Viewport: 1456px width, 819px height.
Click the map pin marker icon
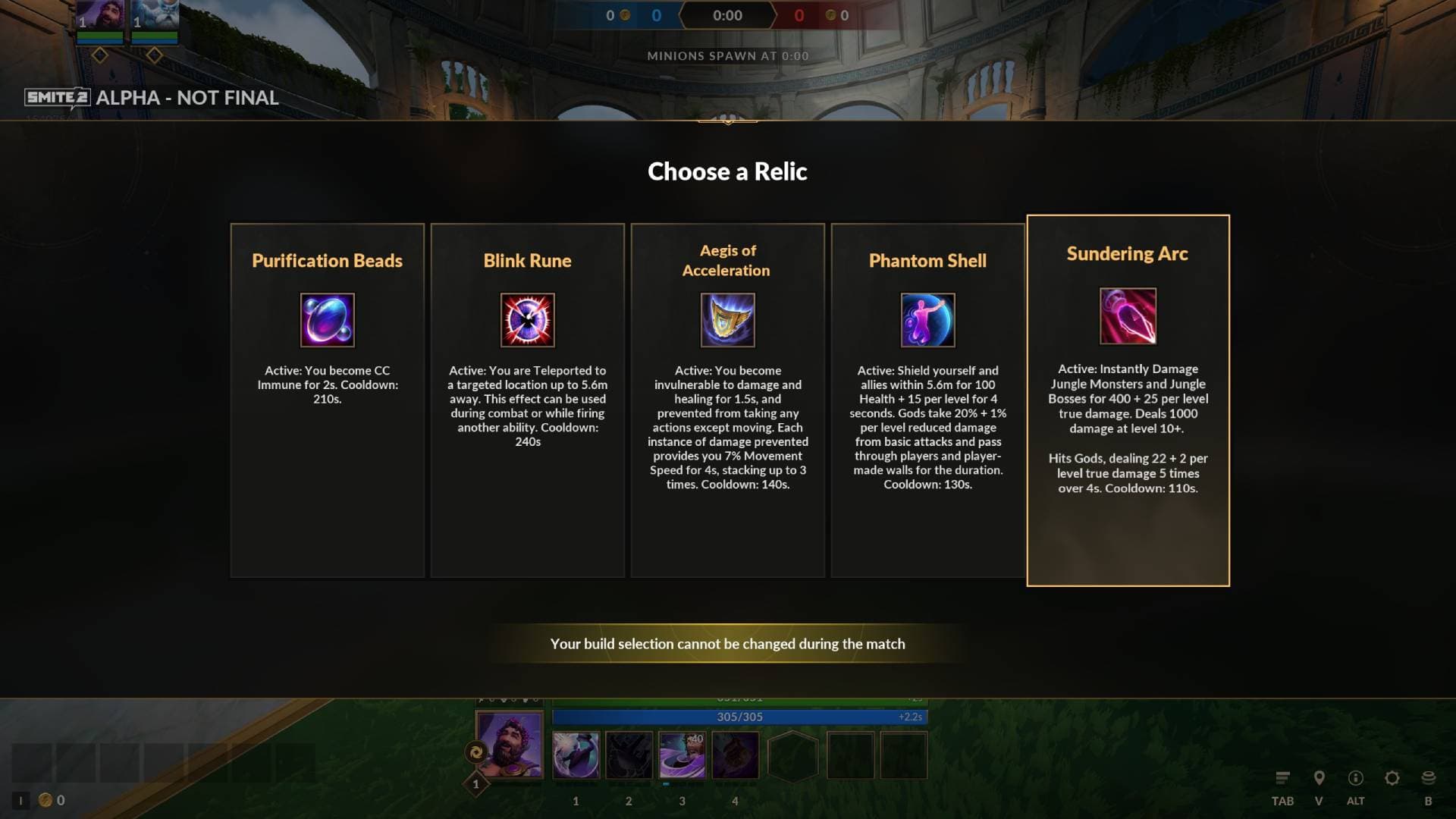pyautogui.click(x=1319, y=778)
